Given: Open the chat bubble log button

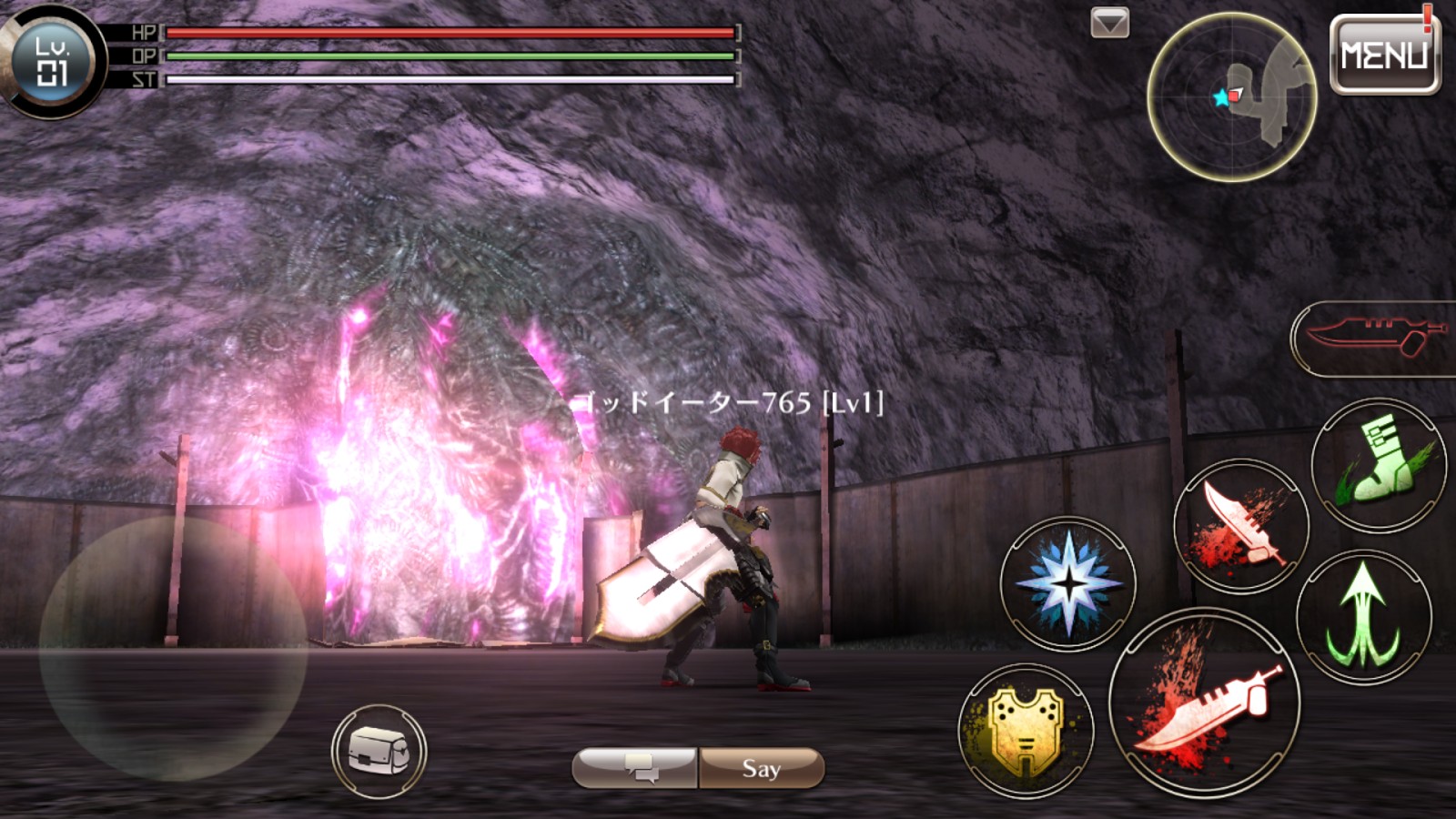Looking at the screenshot, I should pyautogui.click(x=636, y=769).
